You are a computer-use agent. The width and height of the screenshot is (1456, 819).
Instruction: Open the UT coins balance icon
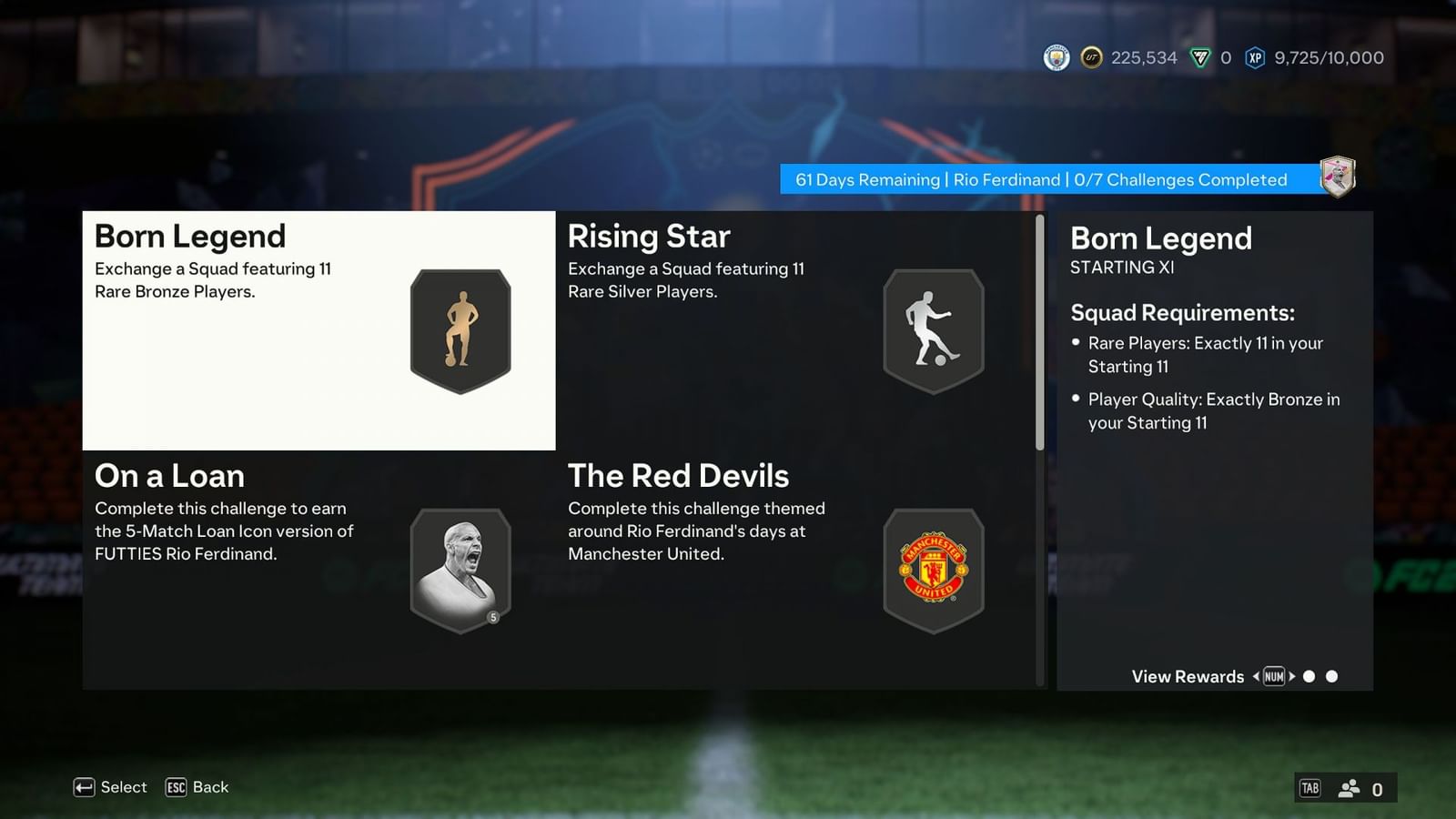[x=1090, y=57]
